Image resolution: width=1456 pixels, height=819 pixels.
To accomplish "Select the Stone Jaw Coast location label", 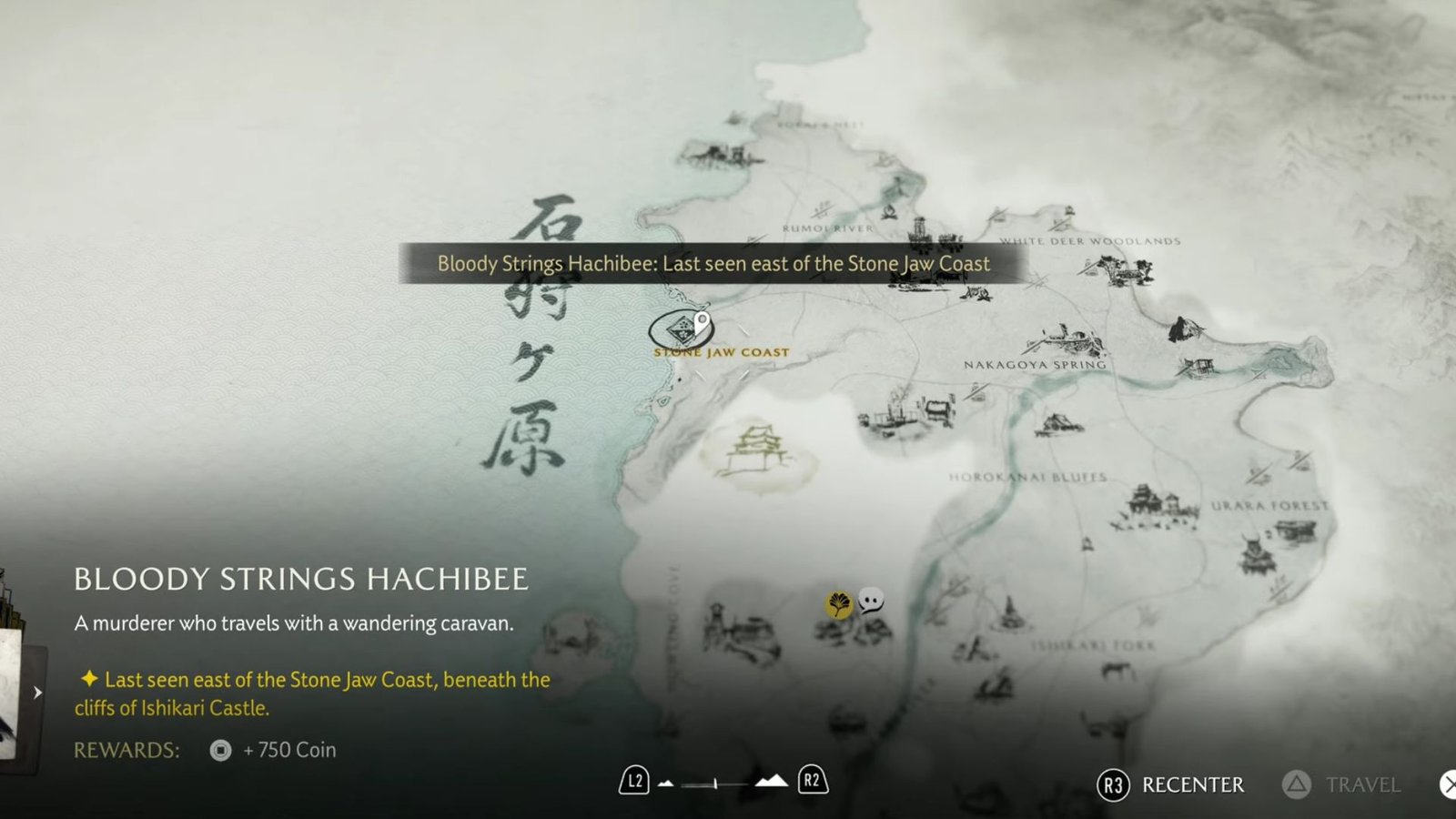I will pos(722,352).
